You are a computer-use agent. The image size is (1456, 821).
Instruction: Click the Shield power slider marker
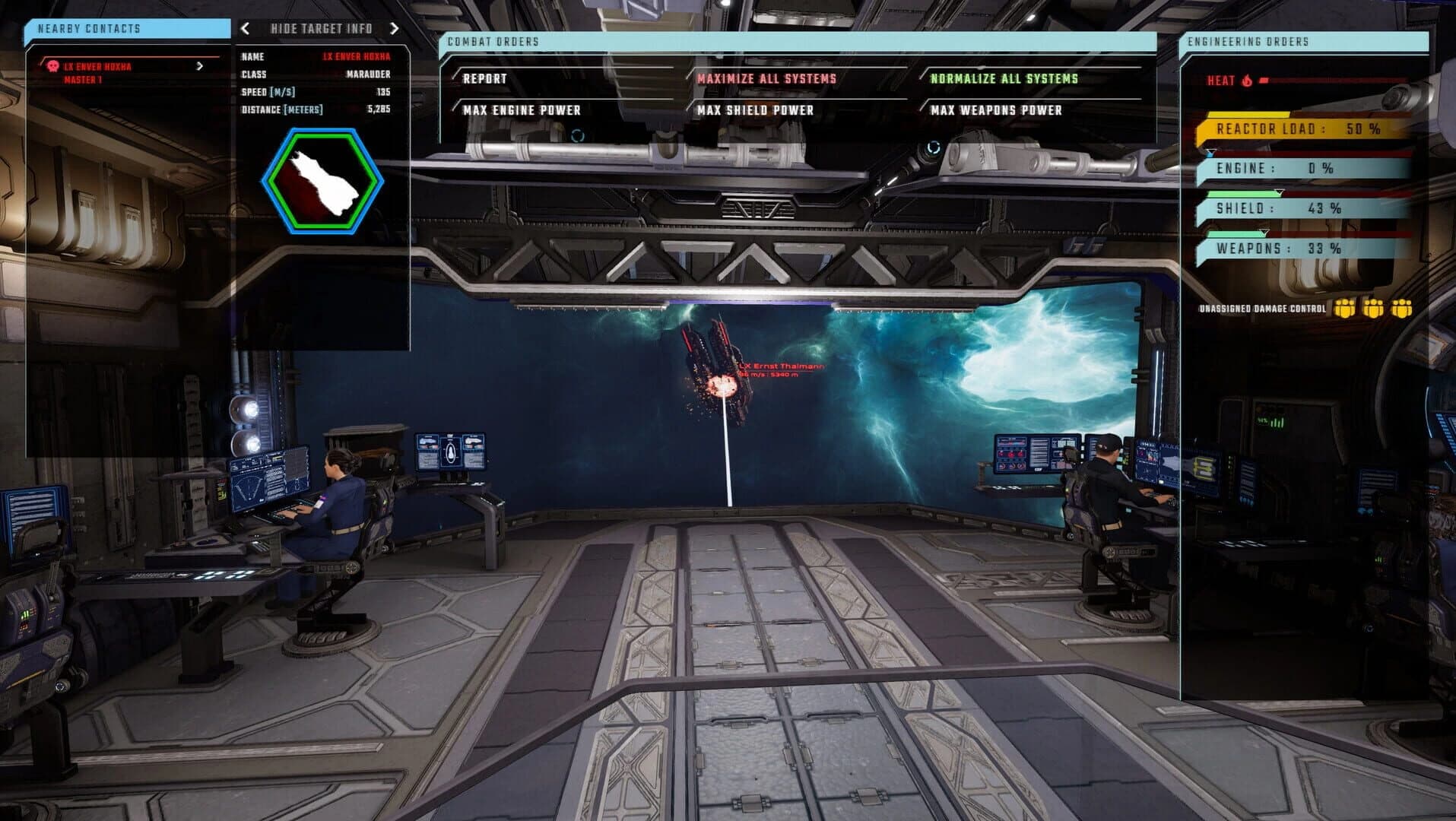(x=1279, y=192)
